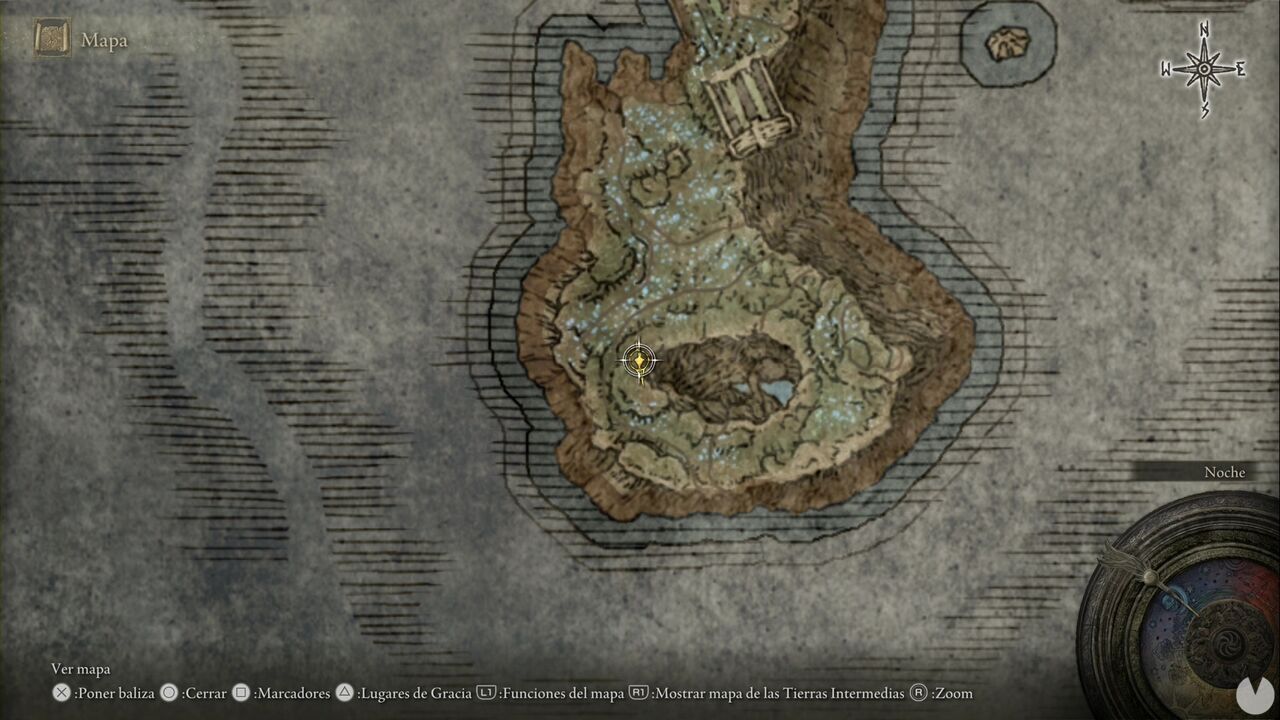Viewport: 1280px width, 720px height.
Task: Open Marcadores from the bottom bar
Action: coord(290,692)
